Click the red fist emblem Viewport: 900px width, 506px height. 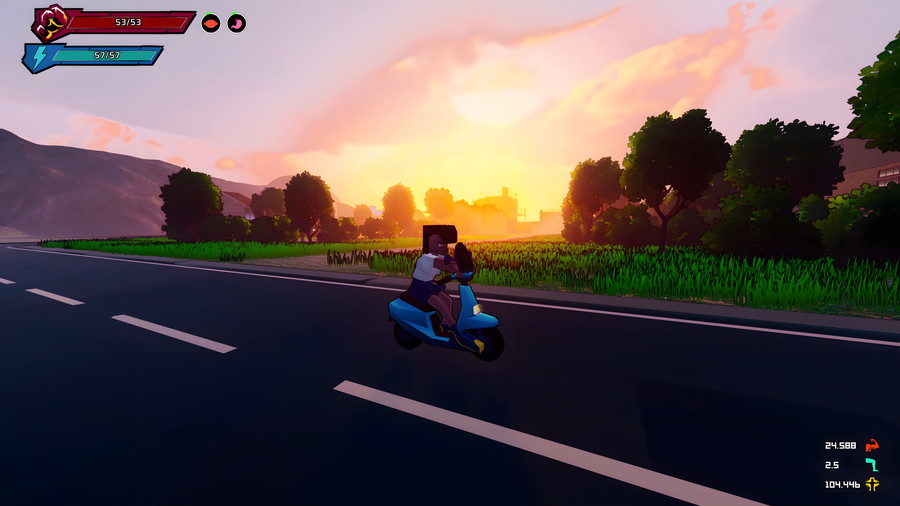(x=49, y=22)
